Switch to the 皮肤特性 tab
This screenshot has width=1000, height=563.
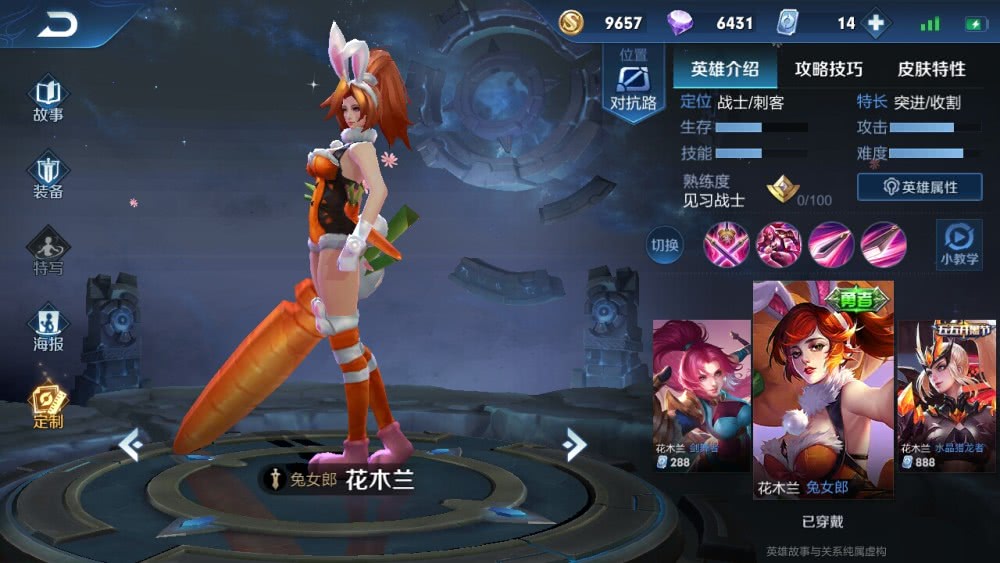pos(931,69)
